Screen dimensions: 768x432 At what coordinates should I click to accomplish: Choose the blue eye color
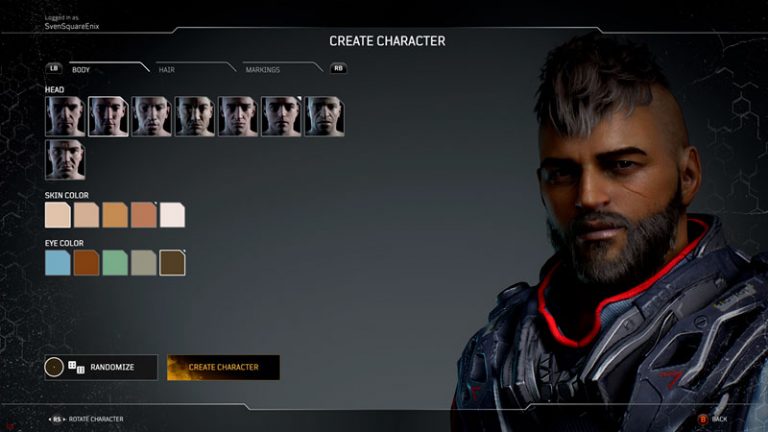(x=58, y=262)
